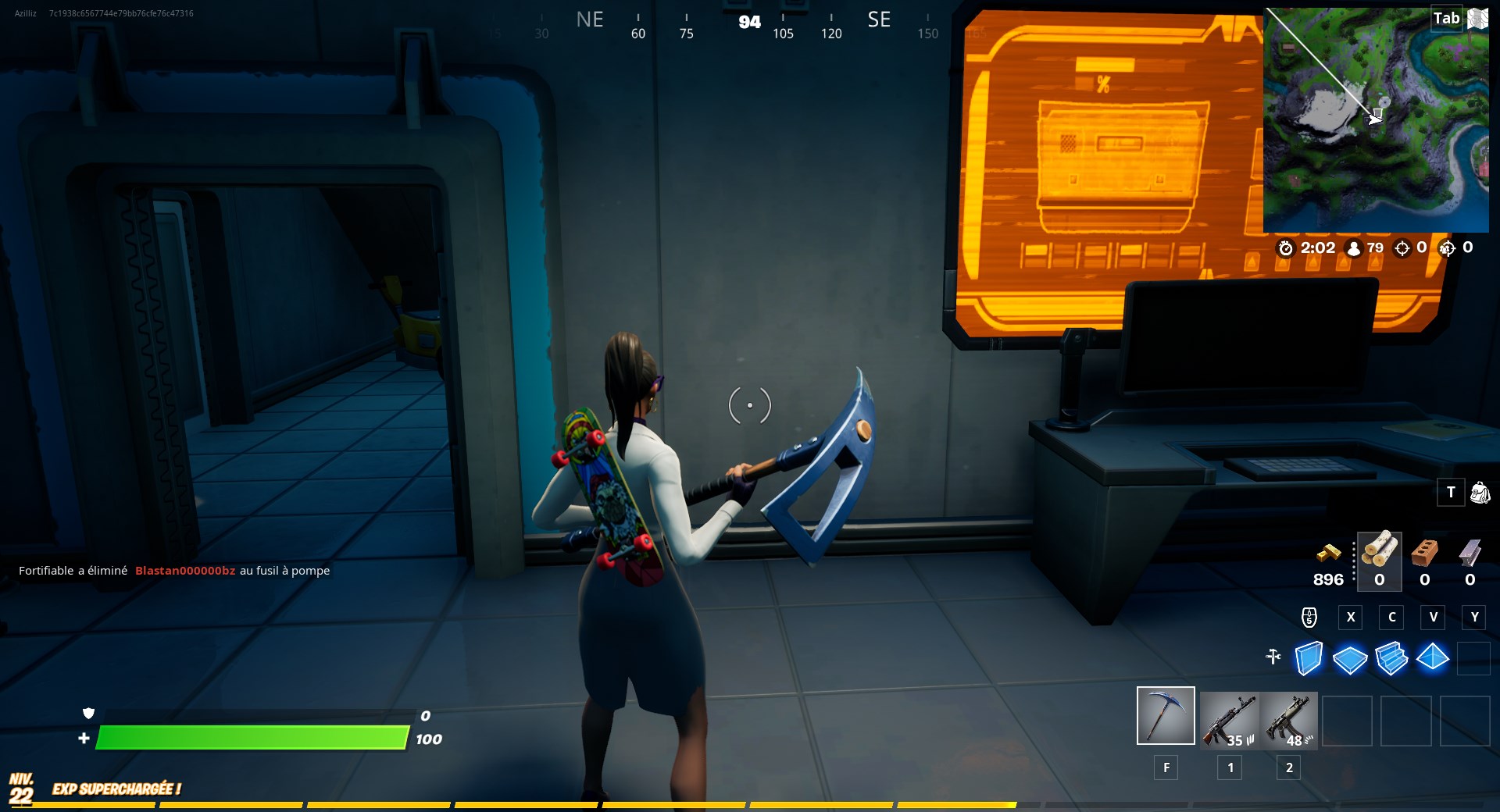The height and width of the screenshot is (812, 1500).
Task: Select the SMG in slot 2
Action: coord(1289,720)
